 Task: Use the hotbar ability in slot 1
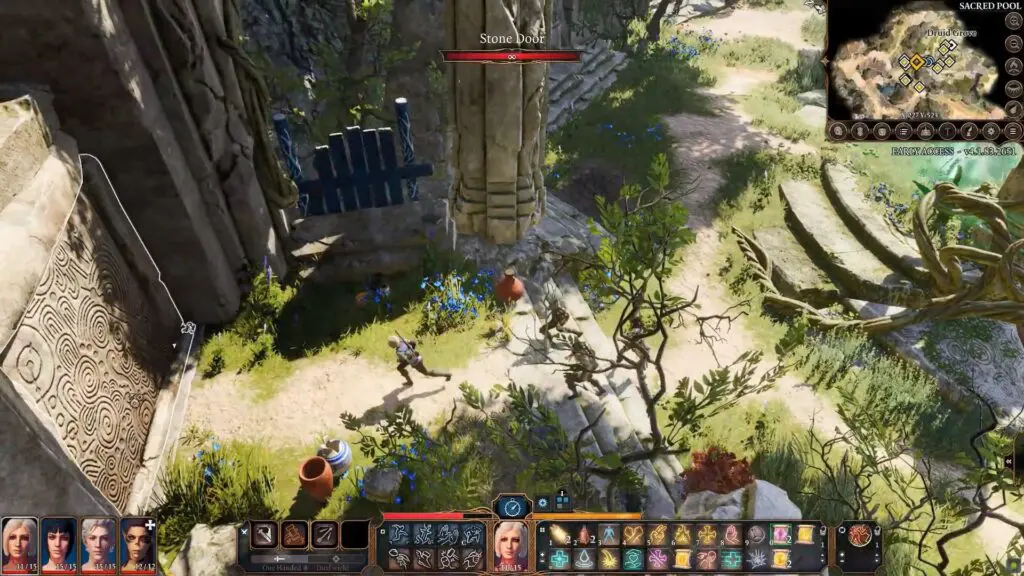559,535
